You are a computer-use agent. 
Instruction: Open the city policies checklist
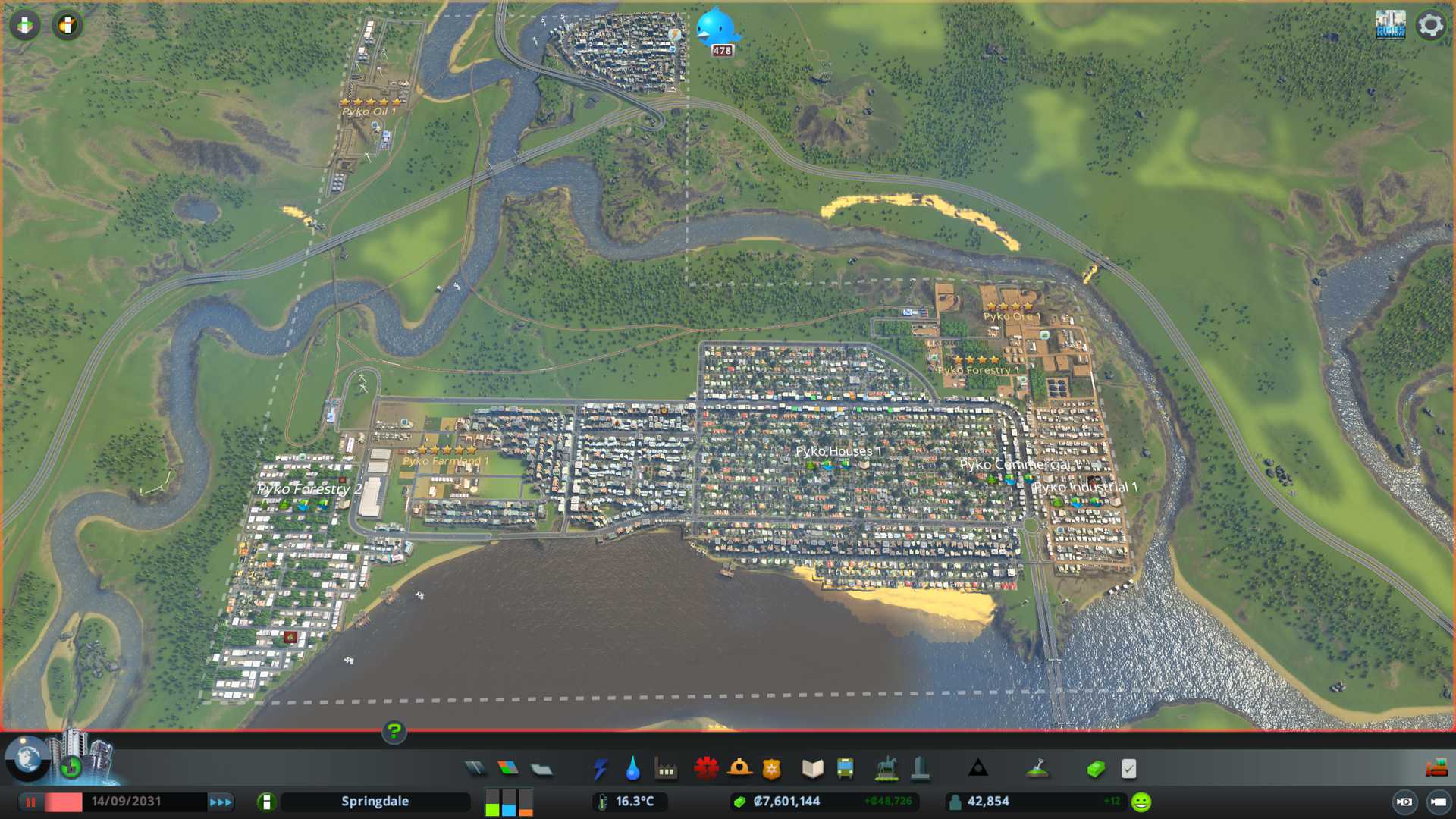pyautogui.click(x=1128, y=769)
